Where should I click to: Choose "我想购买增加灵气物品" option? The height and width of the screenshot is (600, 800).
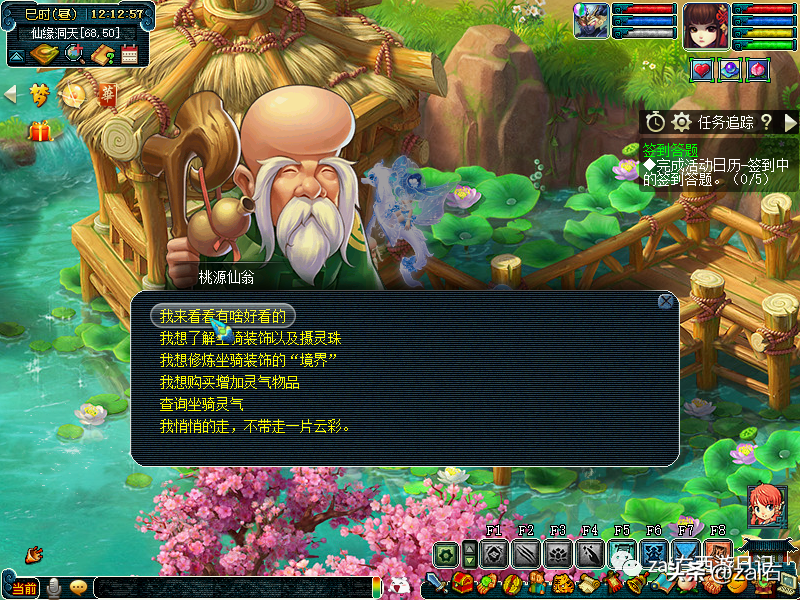[229, 382]
